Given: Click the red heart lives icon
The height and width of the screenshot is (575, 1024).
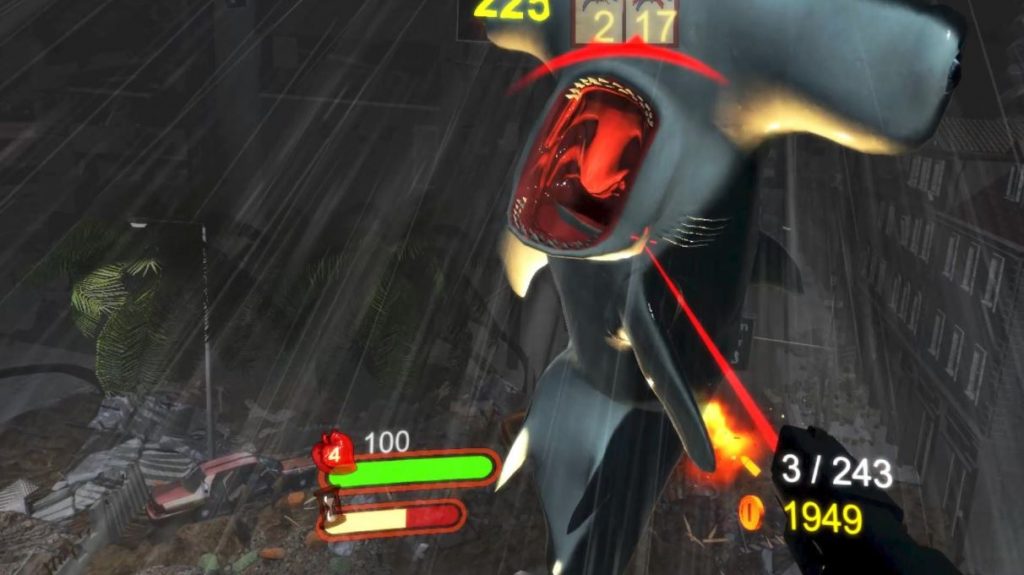Looking at the screenshot, I should pos(334,453).
